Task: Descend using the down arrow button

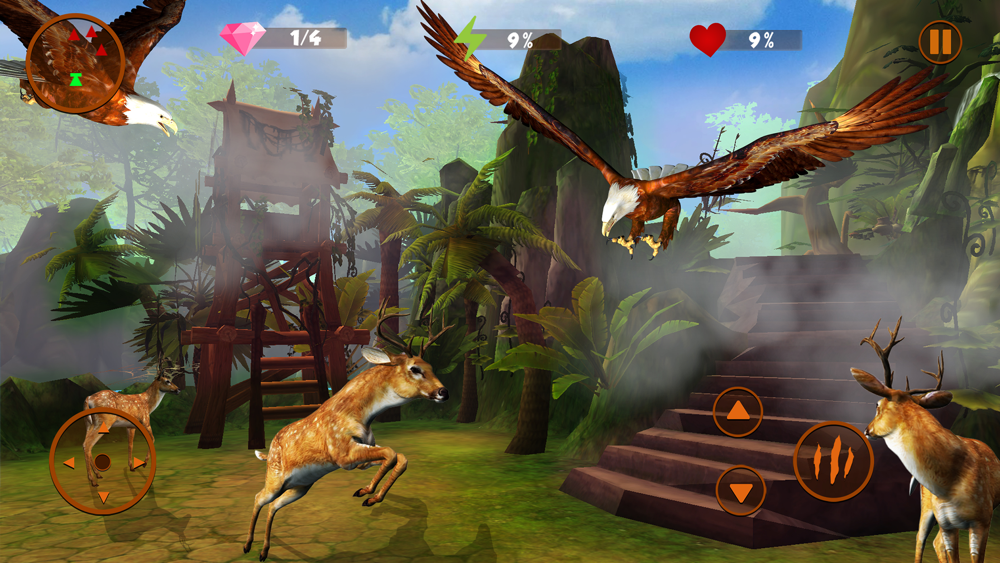Action: tap(741, 491)
